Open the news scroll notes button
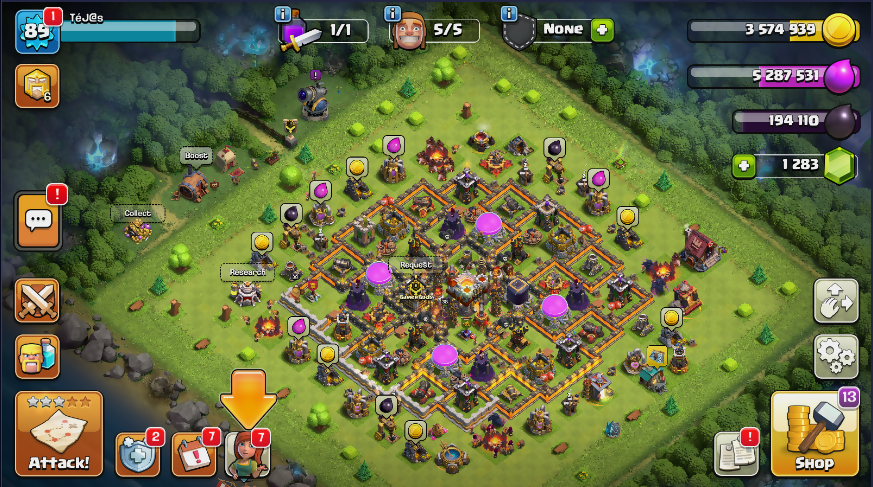873x487 pixels. coord(734,454)
